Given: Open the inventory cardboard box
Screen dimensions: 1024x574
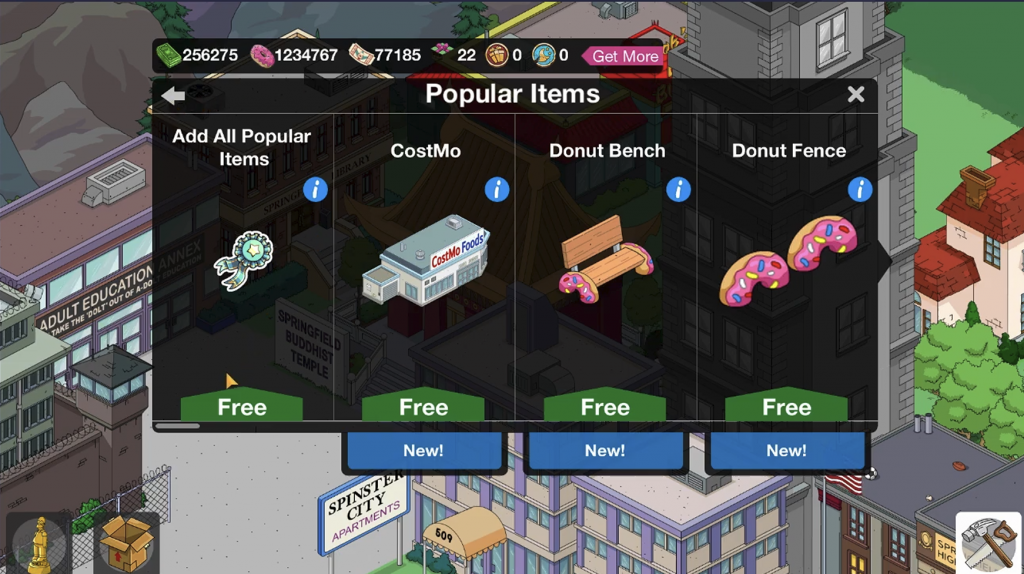Looking at the screenshot, I should pyautogui.click(x=126, y=543).
